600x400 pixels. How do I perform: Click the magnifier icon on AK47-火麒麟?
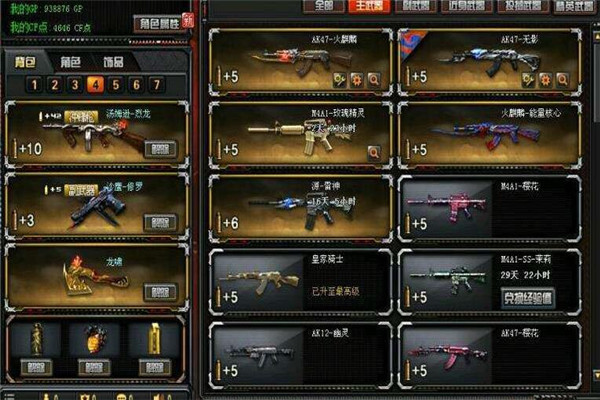[374, 78]
